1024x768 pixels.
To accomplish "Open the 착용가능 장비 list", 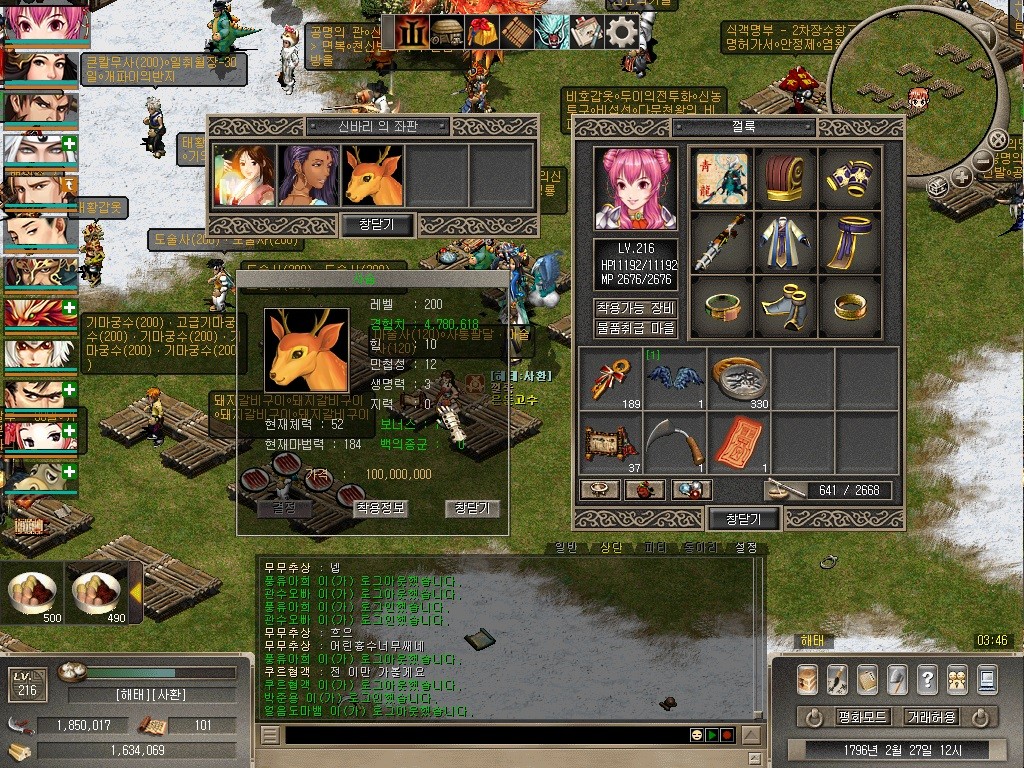I will coord(636,308).
